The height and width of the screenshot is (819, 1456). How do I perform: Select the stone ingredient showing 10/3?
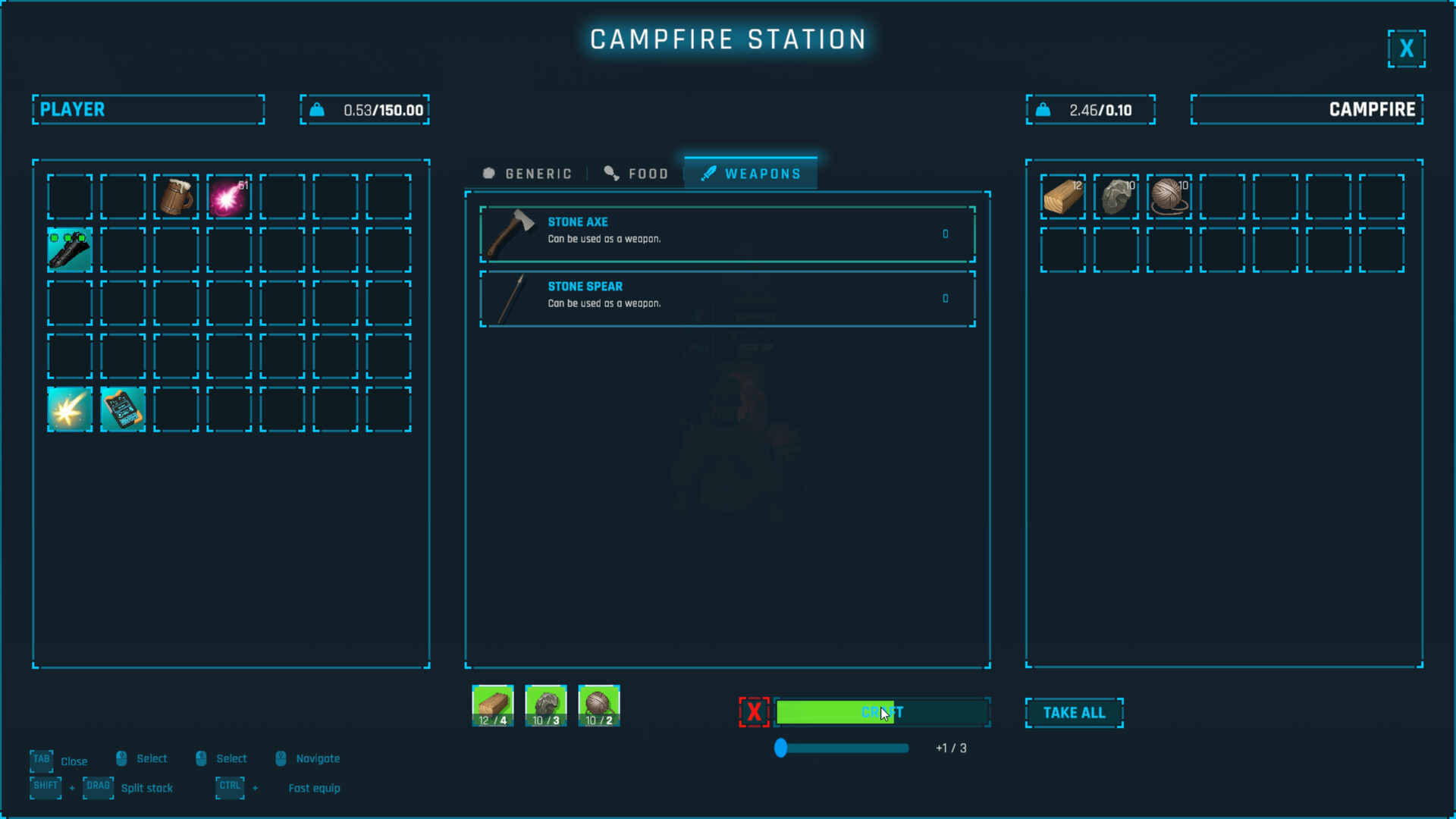(545, 705)
